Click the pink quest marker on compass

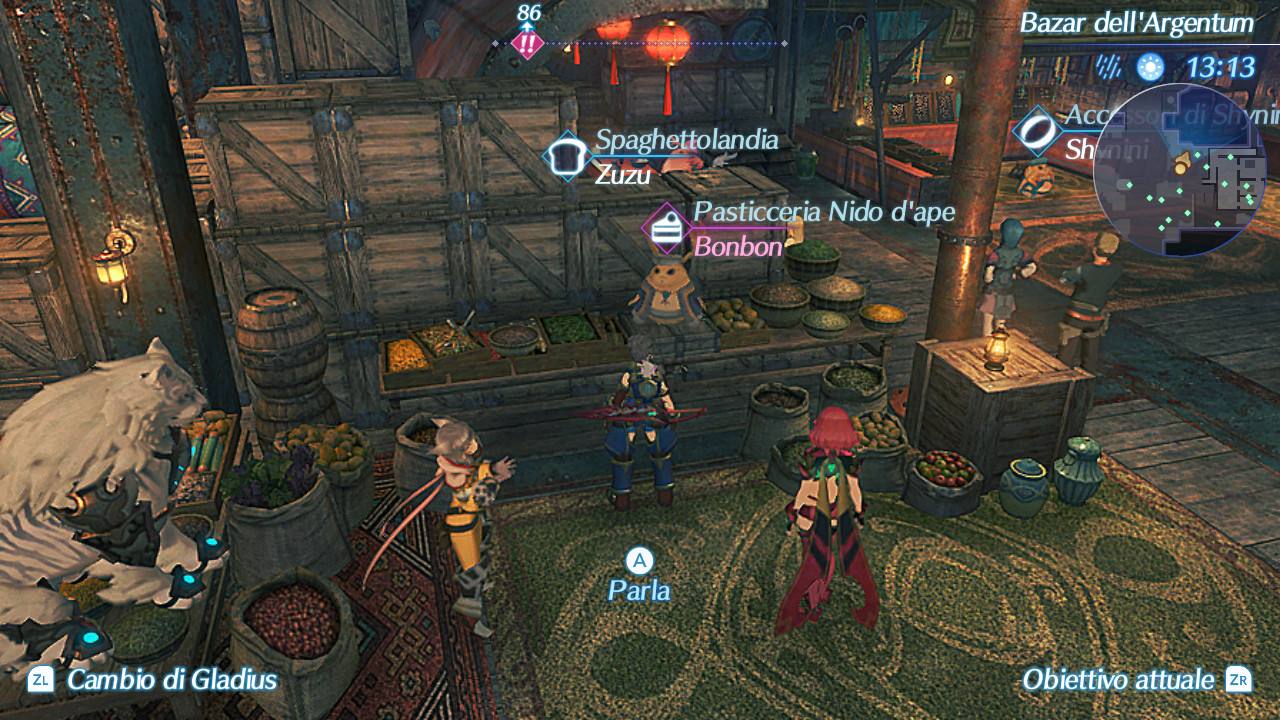526,43
